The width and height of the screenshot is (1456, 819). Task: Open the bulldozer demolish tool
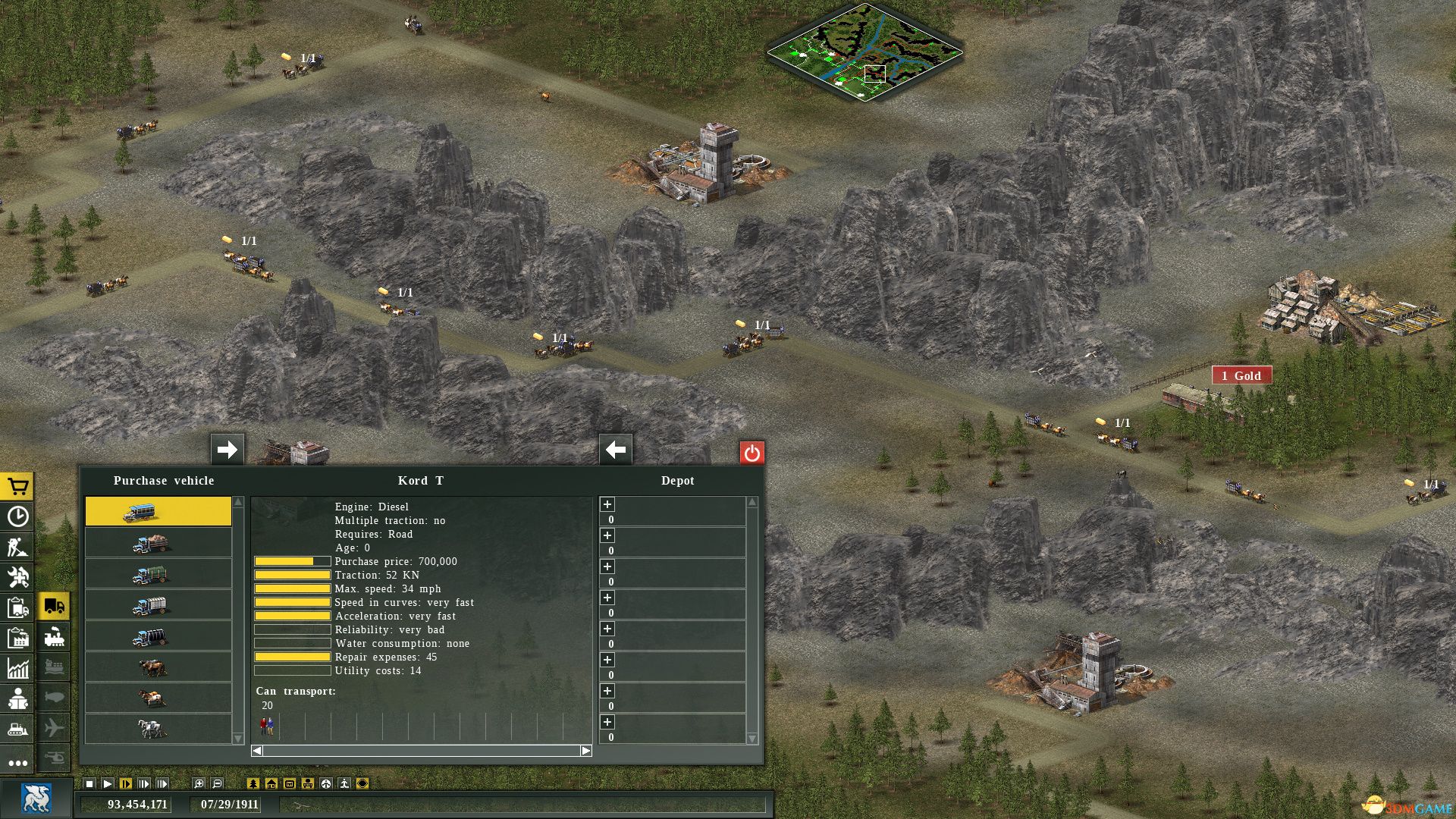point(17,730)
